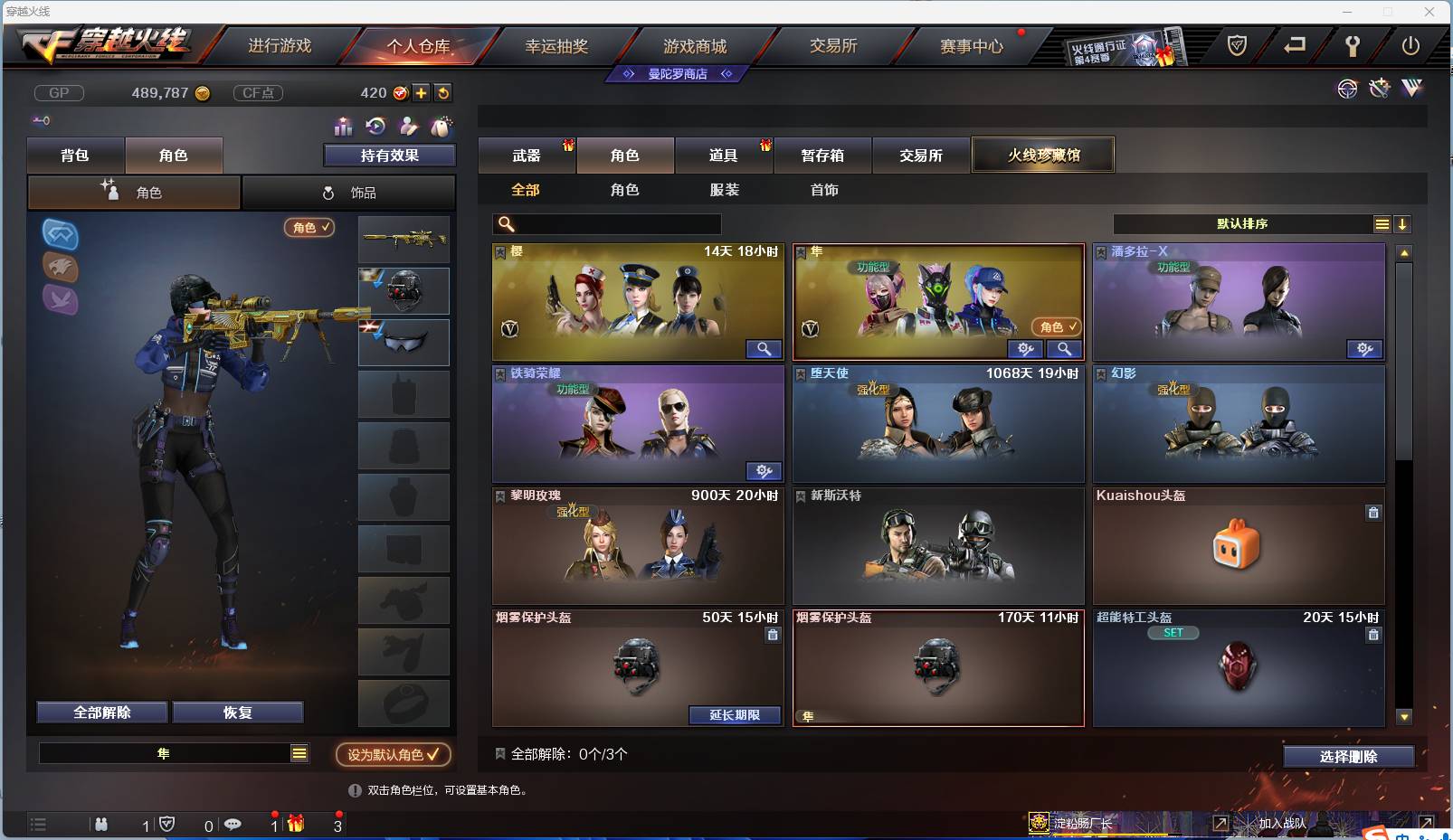Click the 角色 checkmark badge above the character preview
The image size is (1453, 840).
(x=309, y=228)
